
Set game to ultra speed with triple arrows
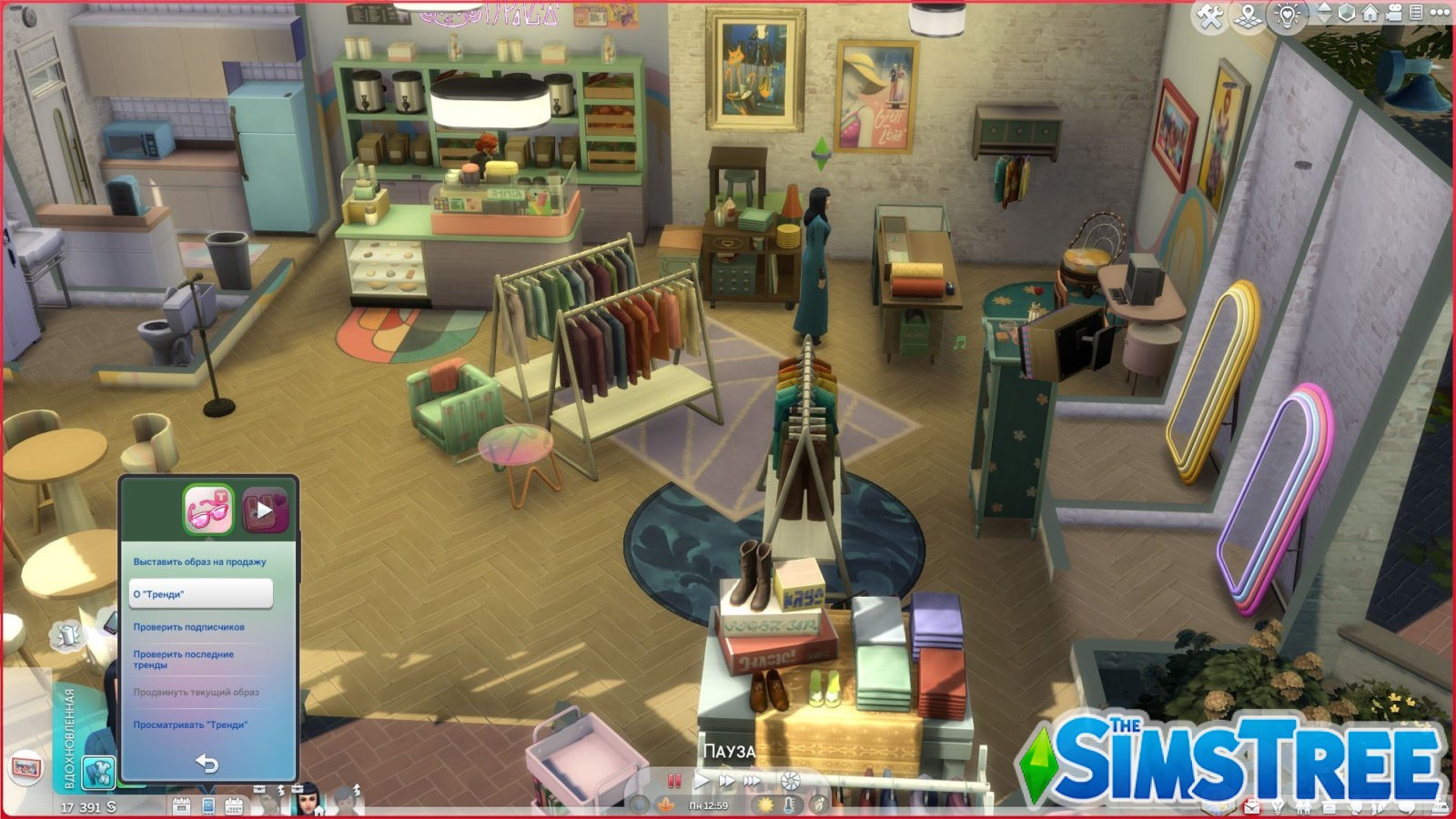click(753, 781)
